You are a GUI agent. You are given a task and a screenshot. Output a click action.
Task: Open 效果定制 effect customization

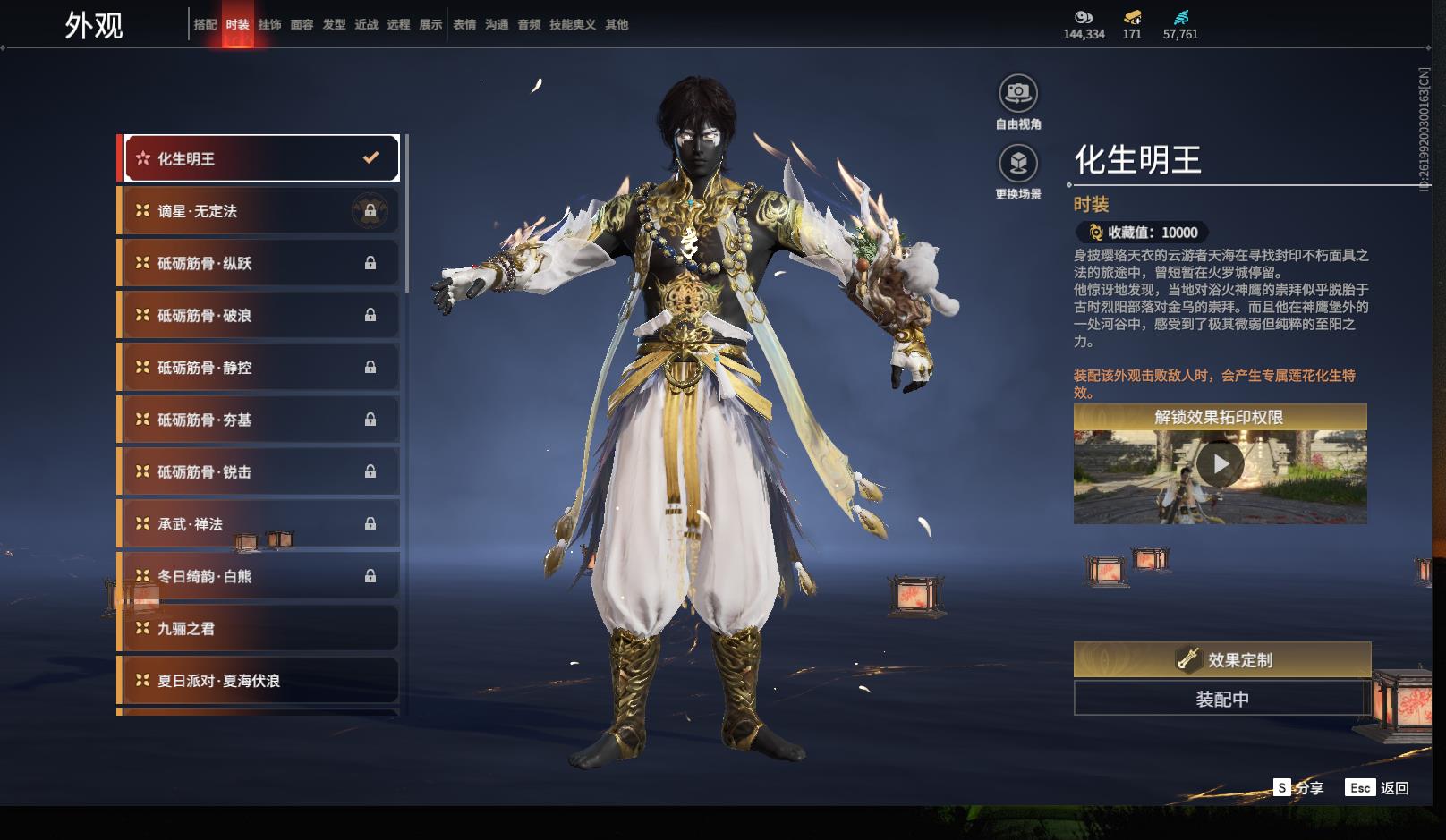click(x=1221, y=660)
